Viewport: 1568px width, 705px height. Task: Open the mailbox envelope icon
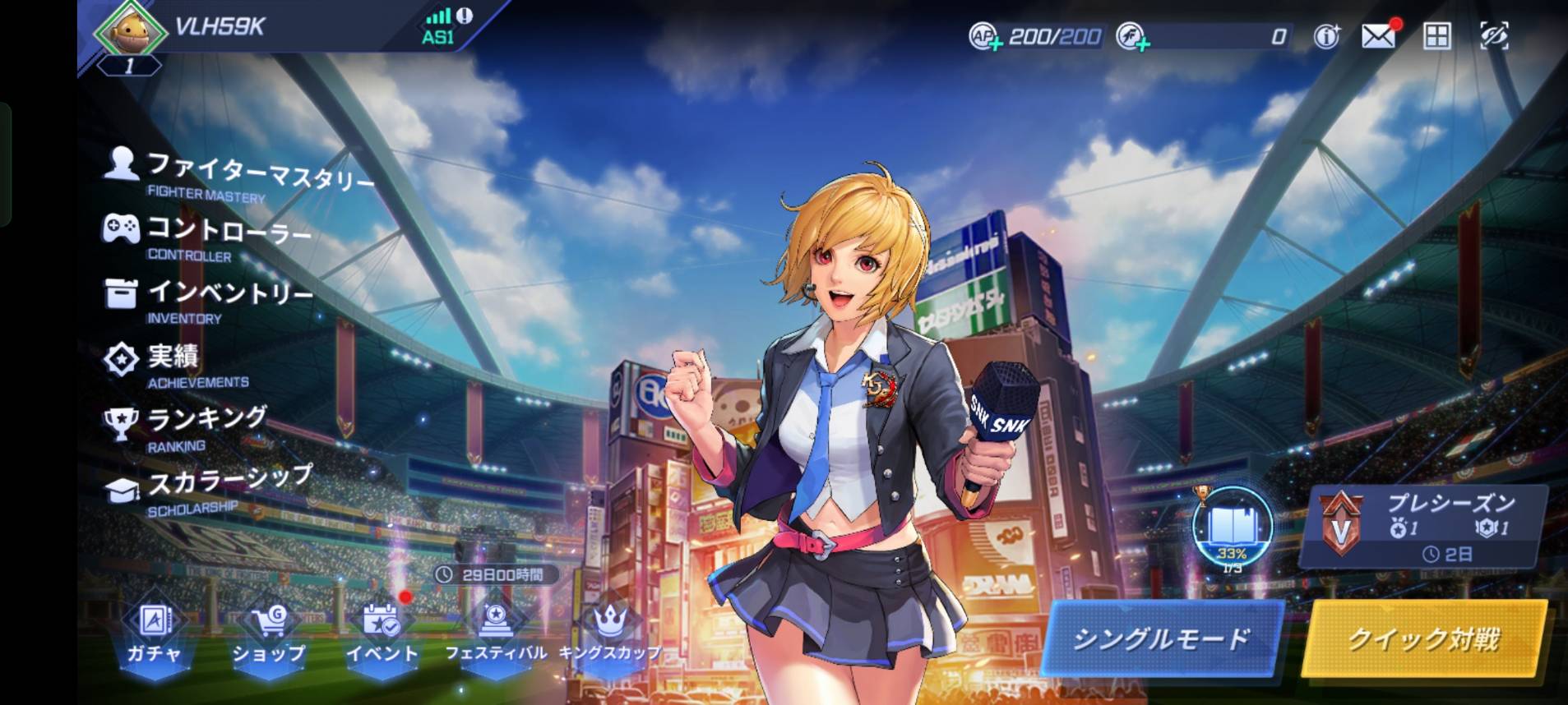(1379, 36)
